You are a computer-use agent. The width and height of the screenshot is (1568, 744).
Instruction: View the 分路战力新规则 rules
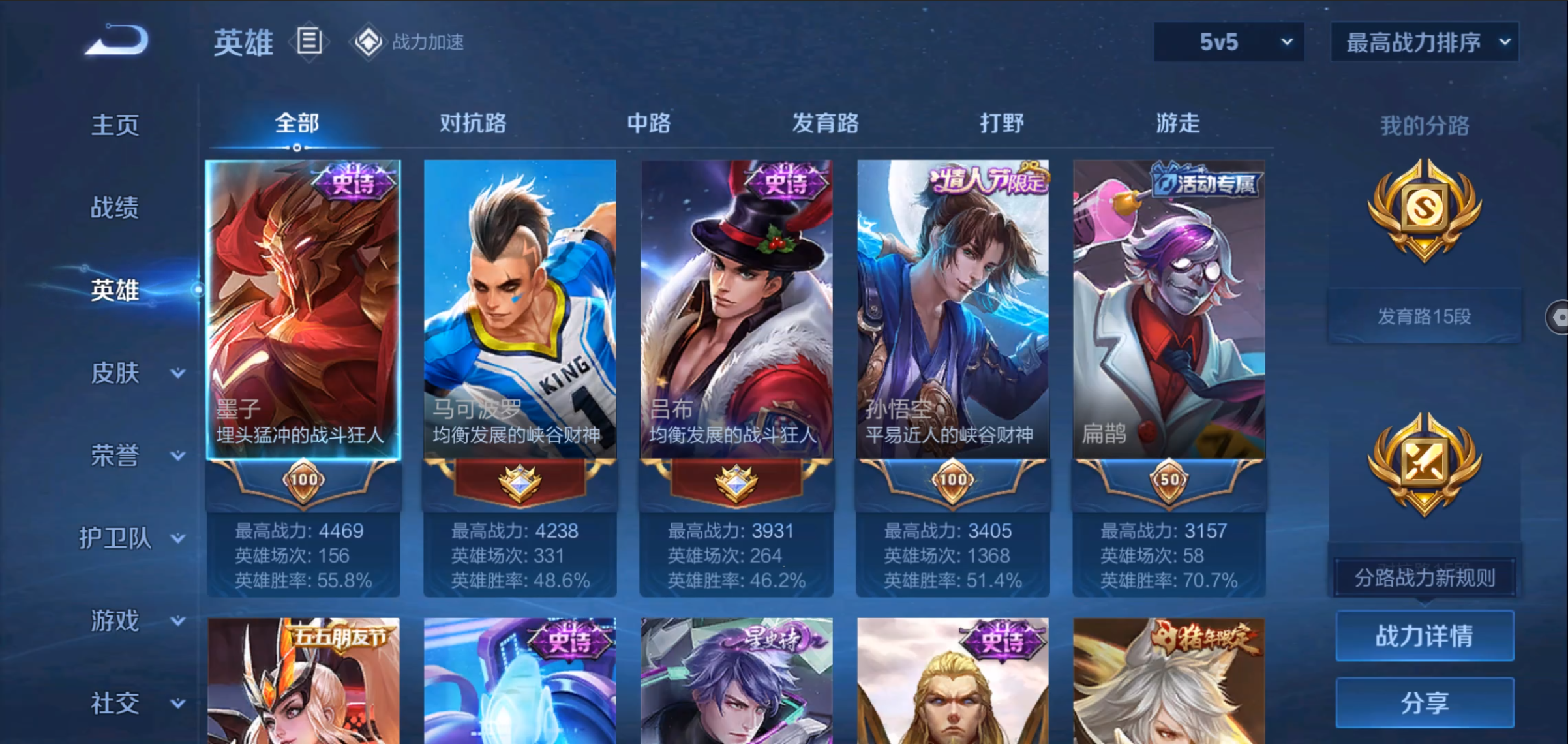coord(1425,578)
